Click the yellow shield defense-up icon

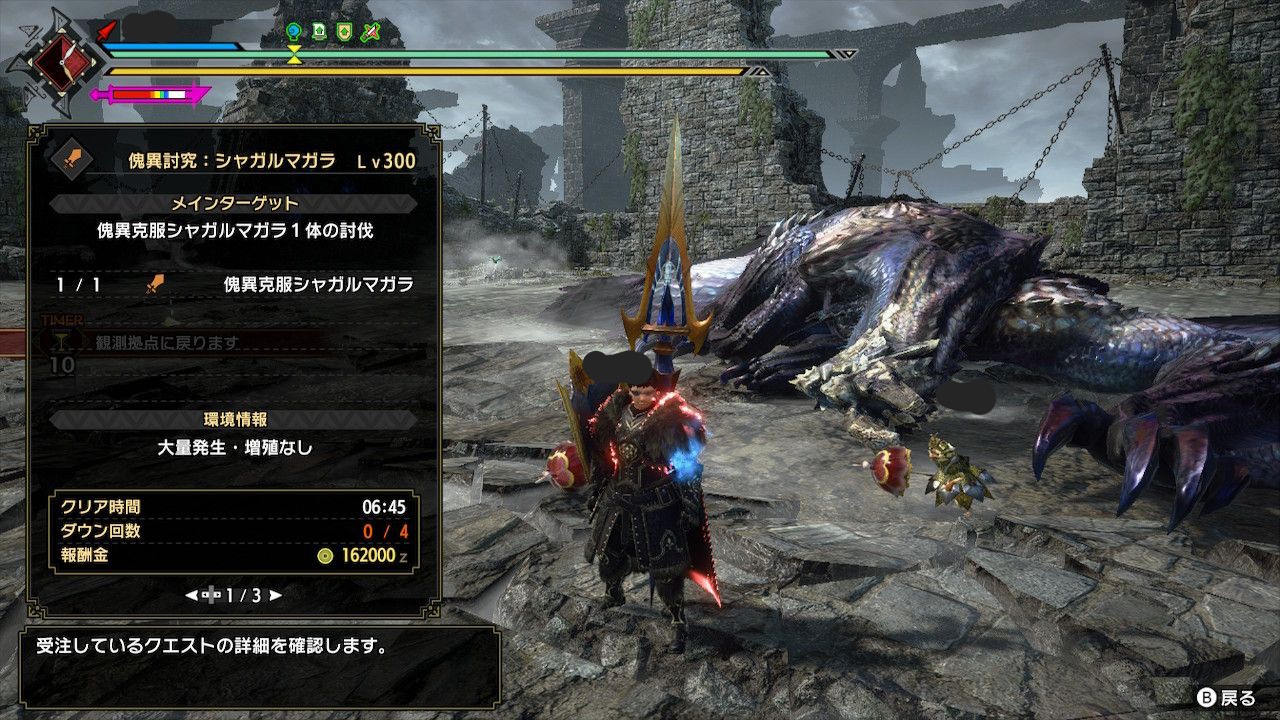tap(345, 31)
